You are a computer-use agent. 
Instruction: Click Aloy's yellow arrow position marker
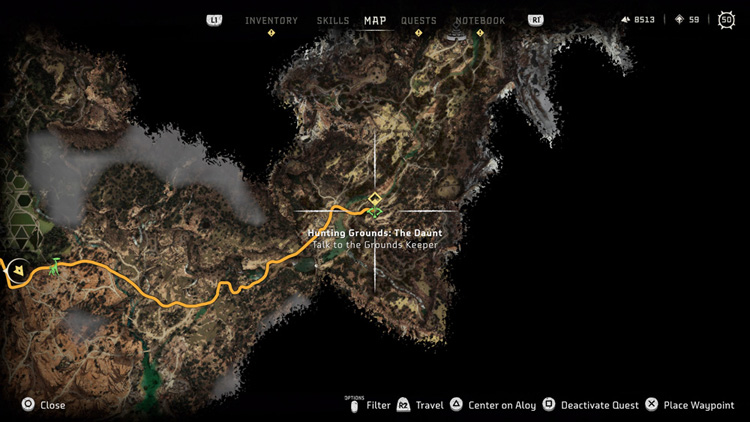16,270
